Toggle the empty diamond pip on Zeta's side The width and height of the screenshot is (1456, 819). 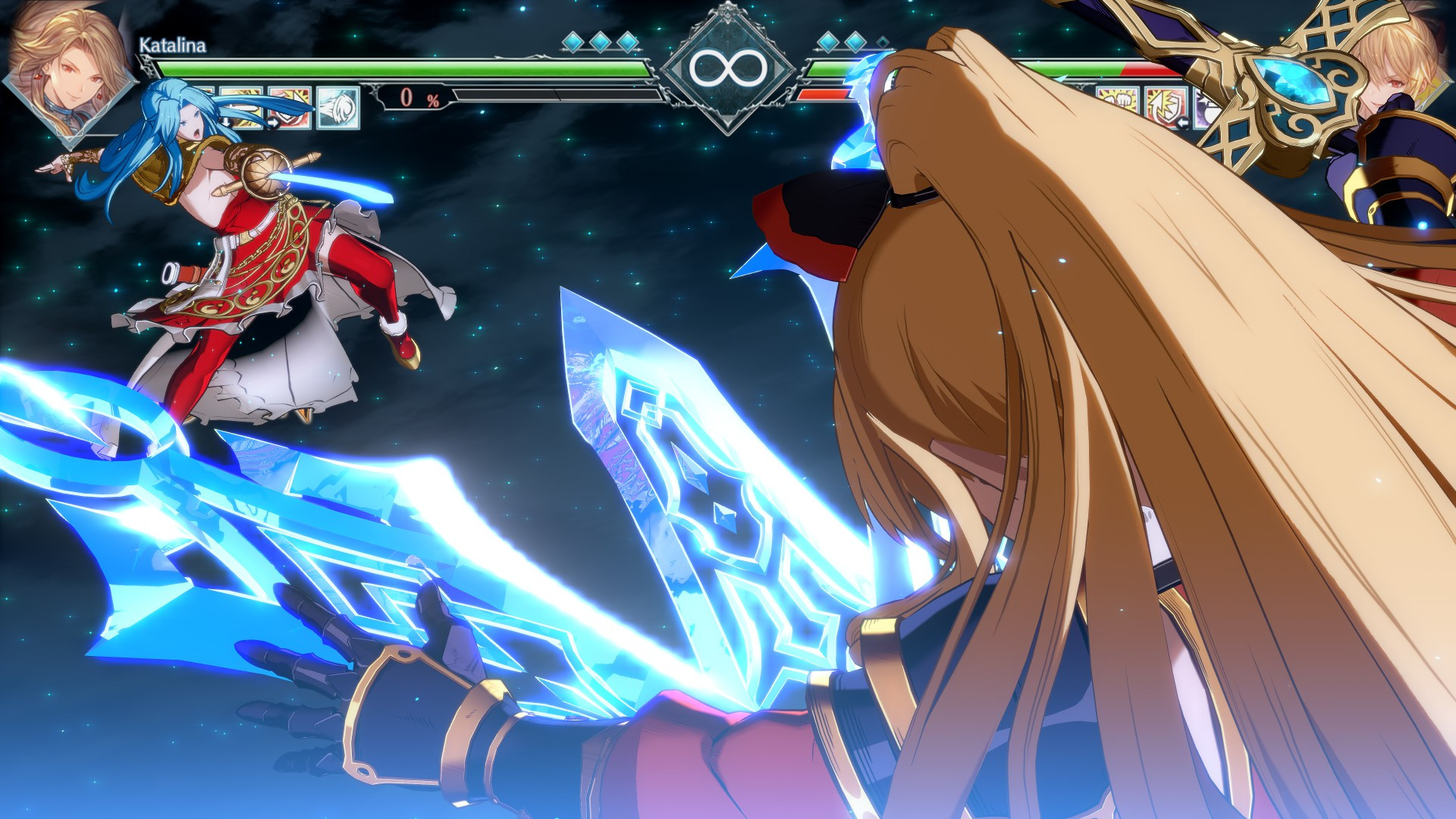(882, 44)
